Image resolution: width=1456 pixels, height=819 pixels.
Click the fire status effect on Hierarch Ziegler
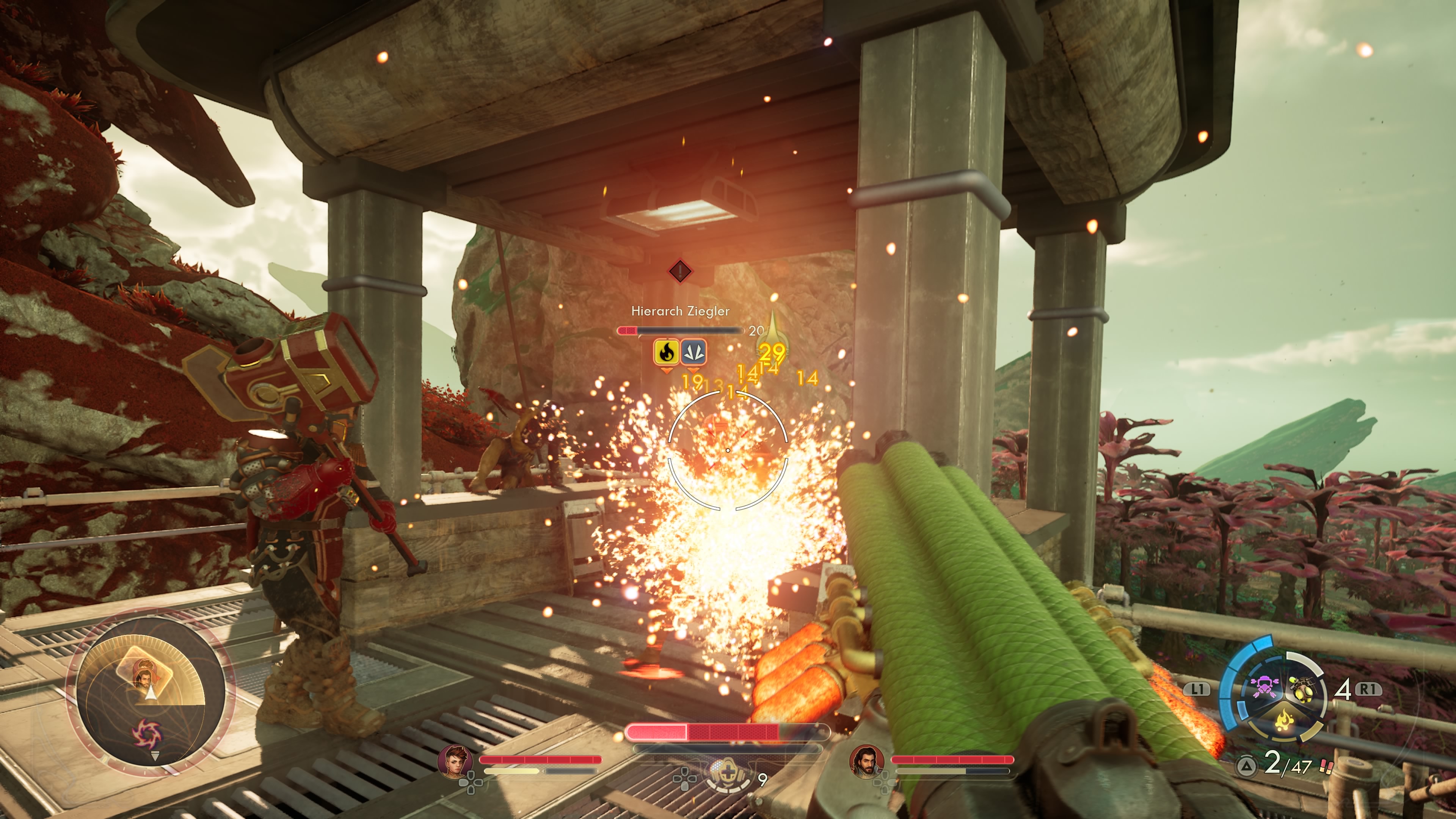point(667,351)
